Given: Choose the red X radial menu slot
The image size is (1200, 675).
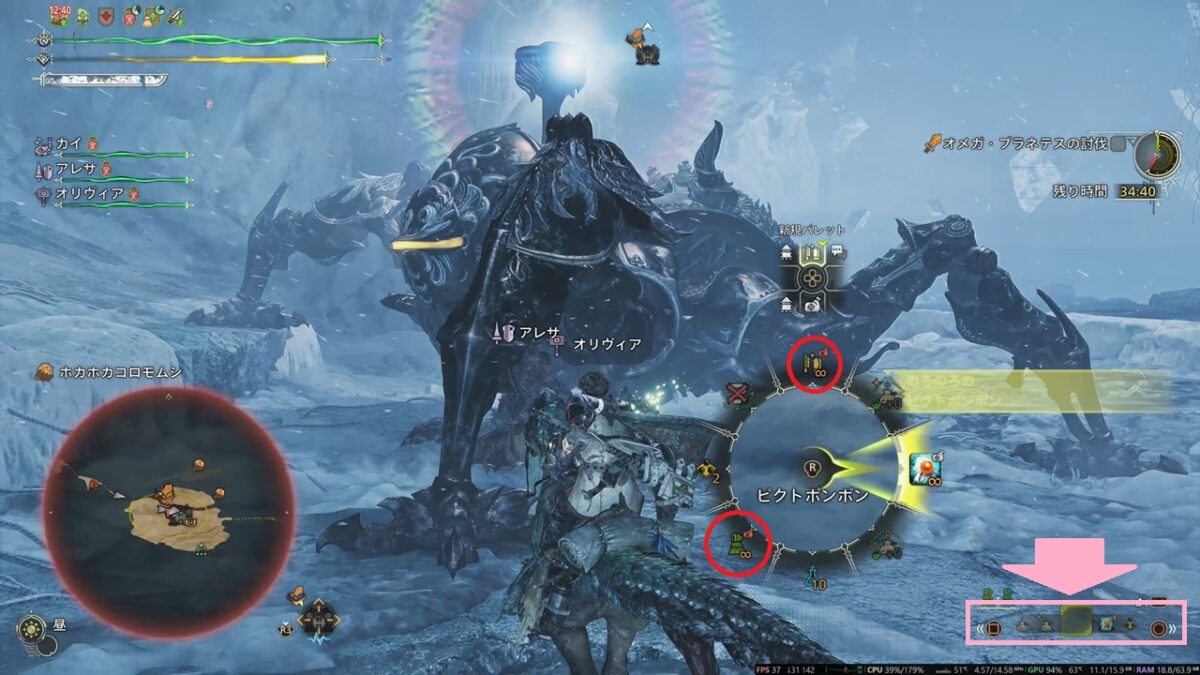Looking at the screenshot, I should (738, 393).
